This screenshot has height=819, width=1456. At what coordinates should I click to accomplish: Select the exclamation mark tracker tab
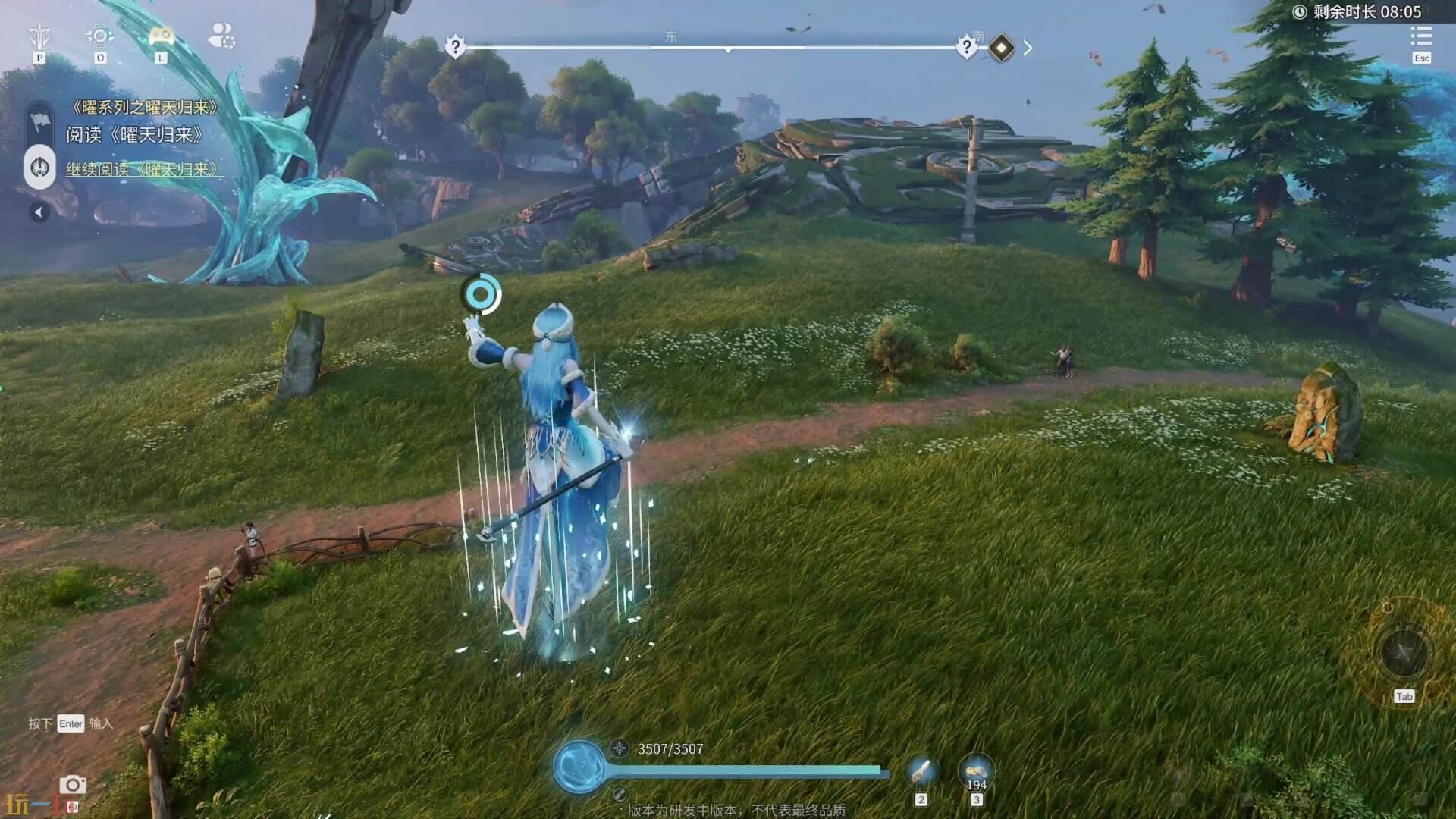(x=39, y=168)
